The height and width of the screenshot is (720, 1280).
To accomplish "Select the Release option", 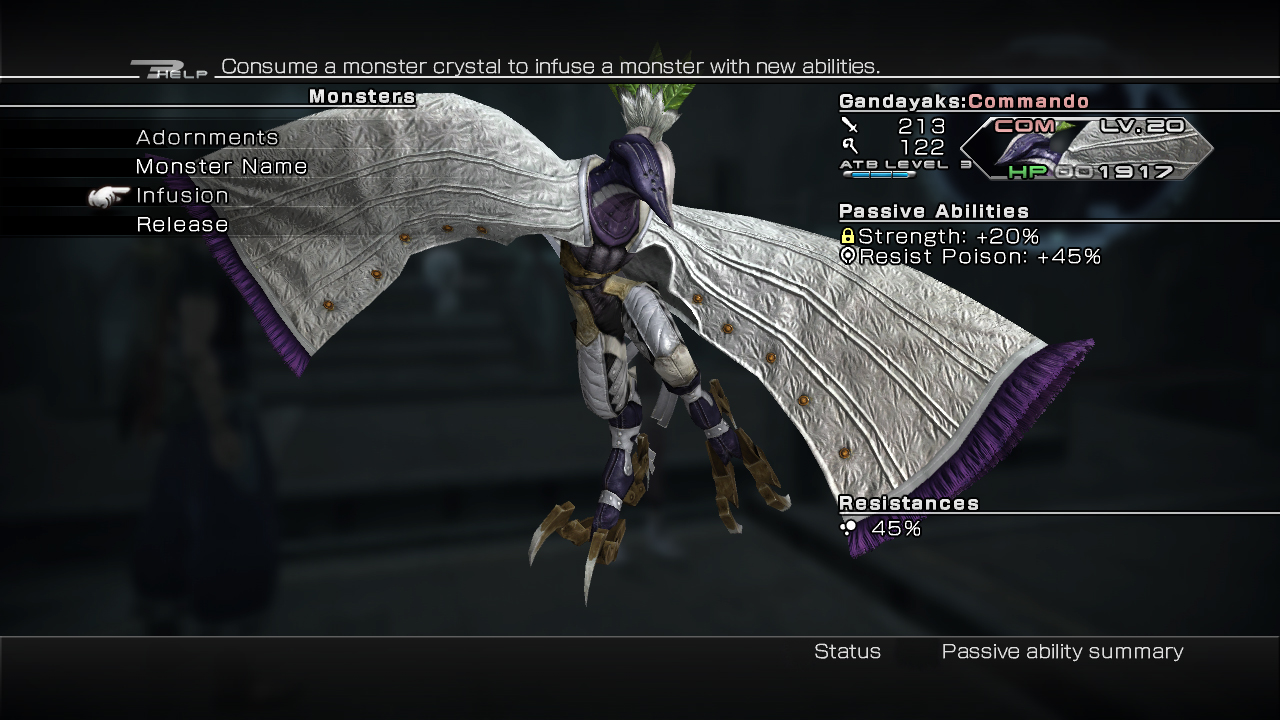I will 182,225.
